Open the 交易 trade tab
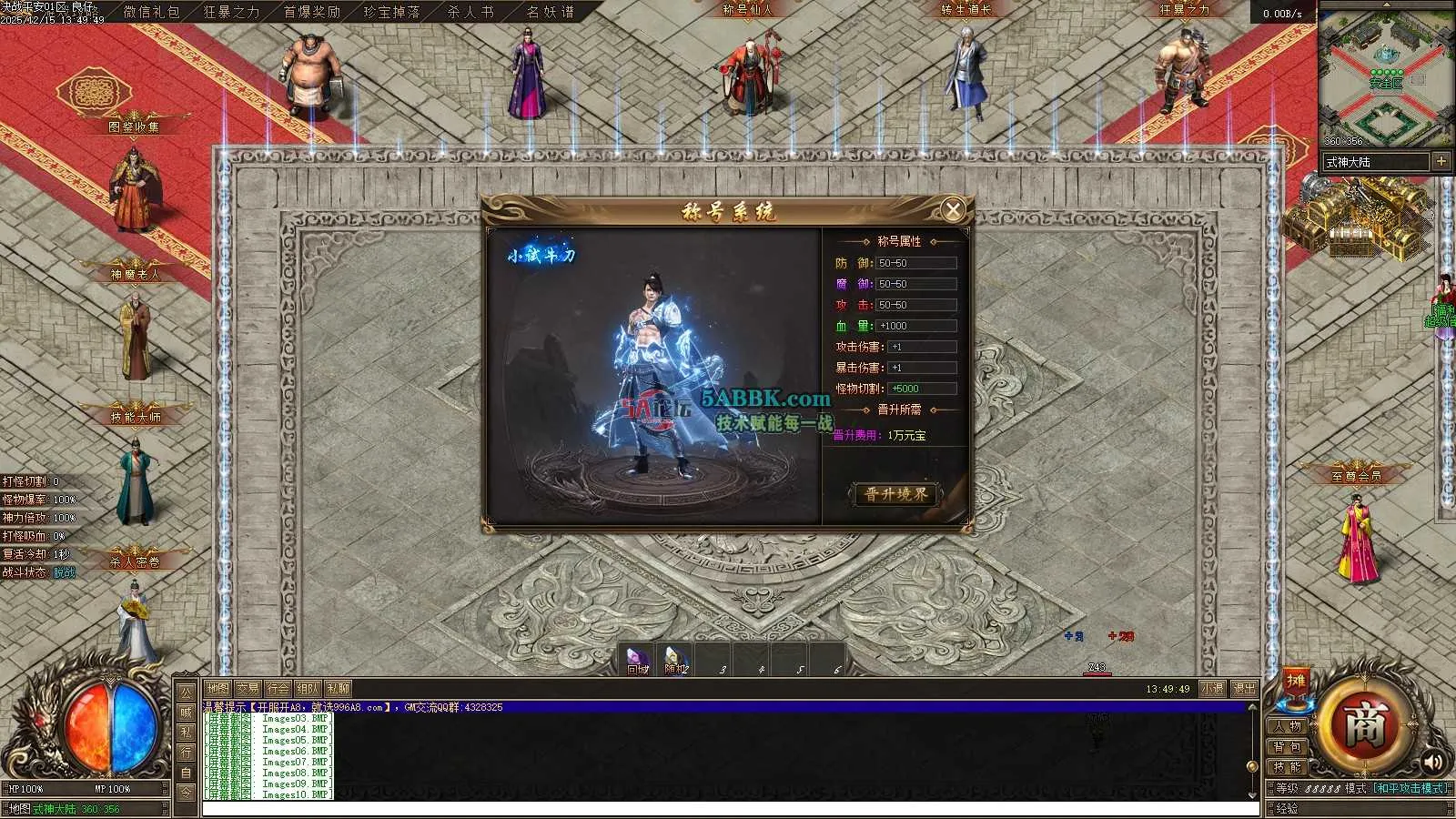The width and height of the screenshot is (1456, 819). click(x=248, y=689)
